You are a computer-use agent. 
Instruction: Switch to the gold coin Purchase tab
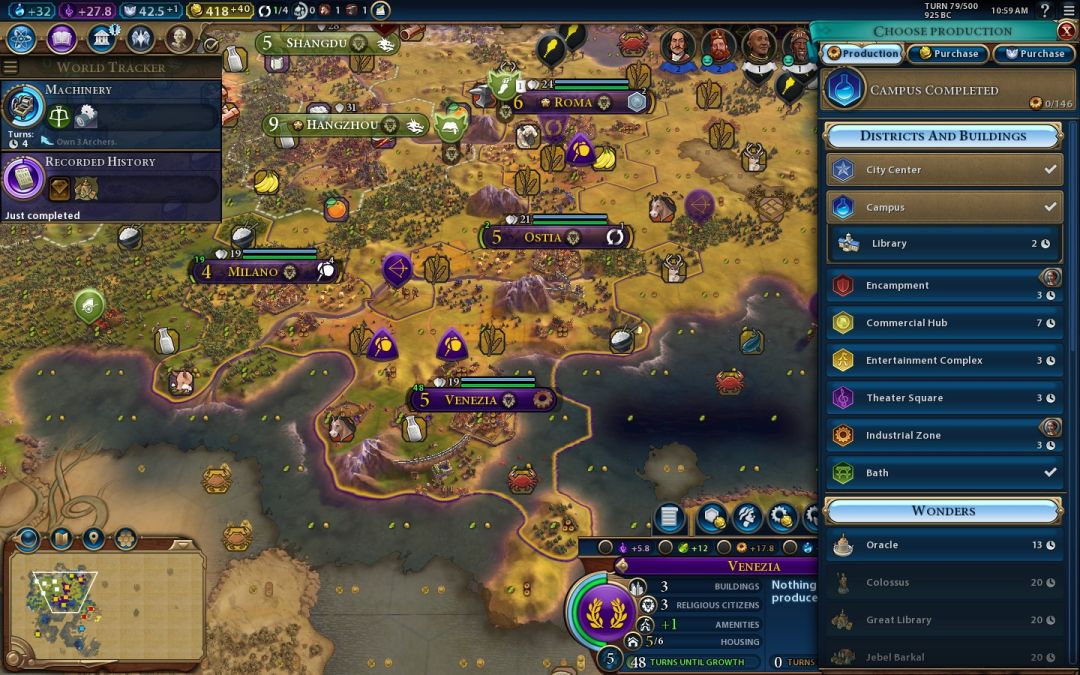[x=948, y=54]
